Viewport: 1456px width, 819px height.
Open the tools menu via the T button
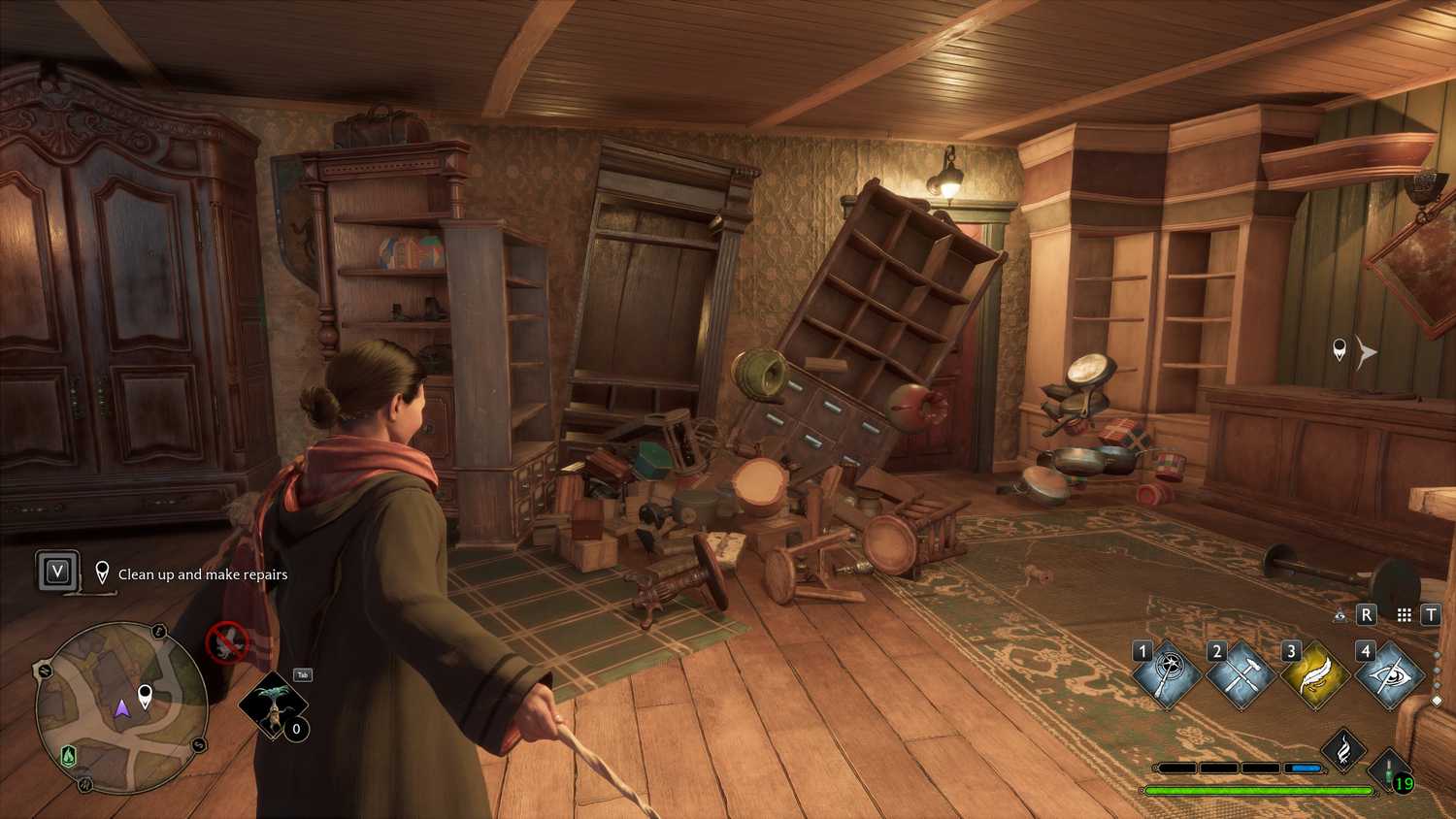click(x=1431, y=615)
